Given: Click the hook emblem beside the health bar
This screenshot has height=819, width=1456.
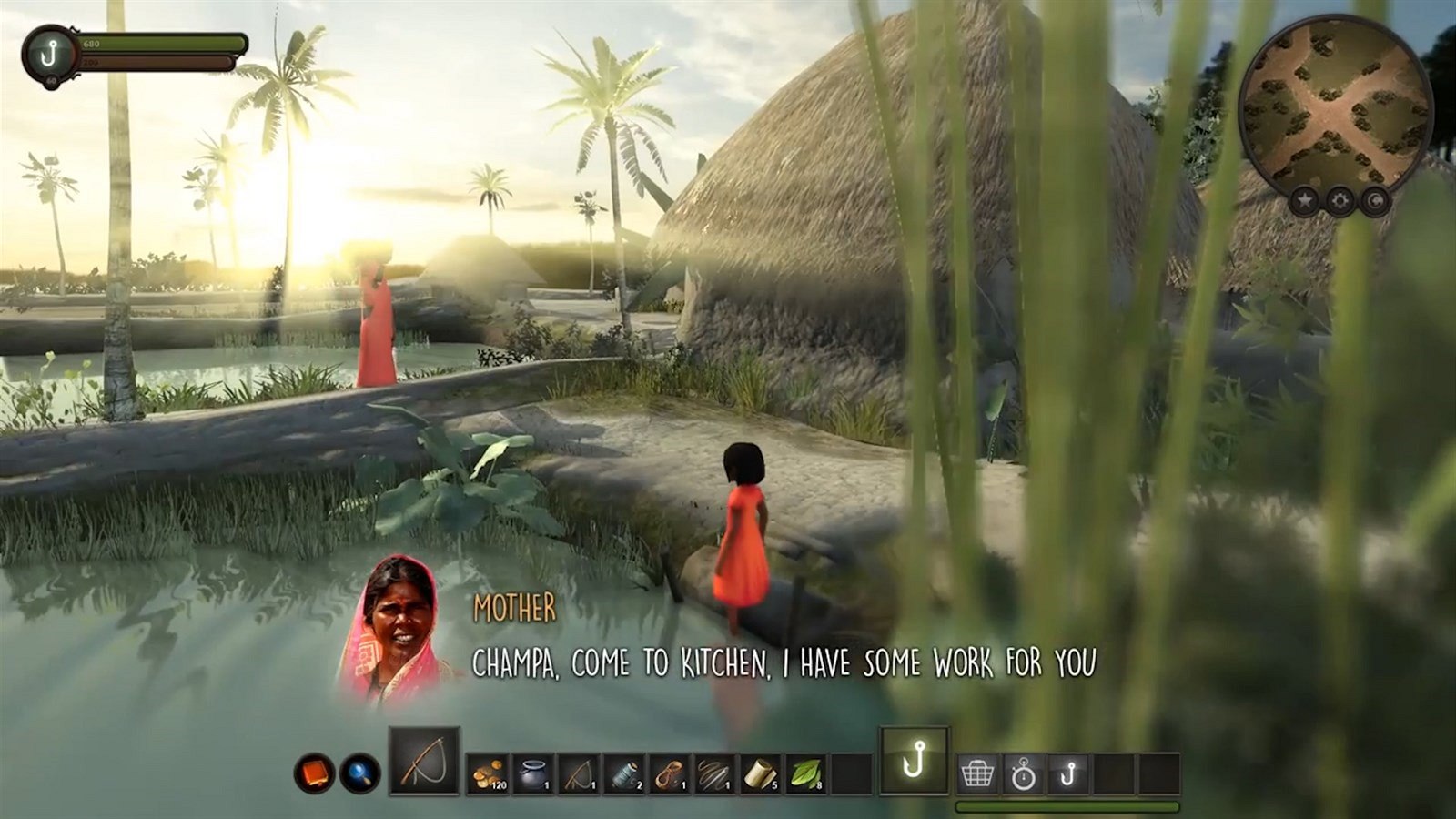Looking at the screenshot, I should [47, 54].
